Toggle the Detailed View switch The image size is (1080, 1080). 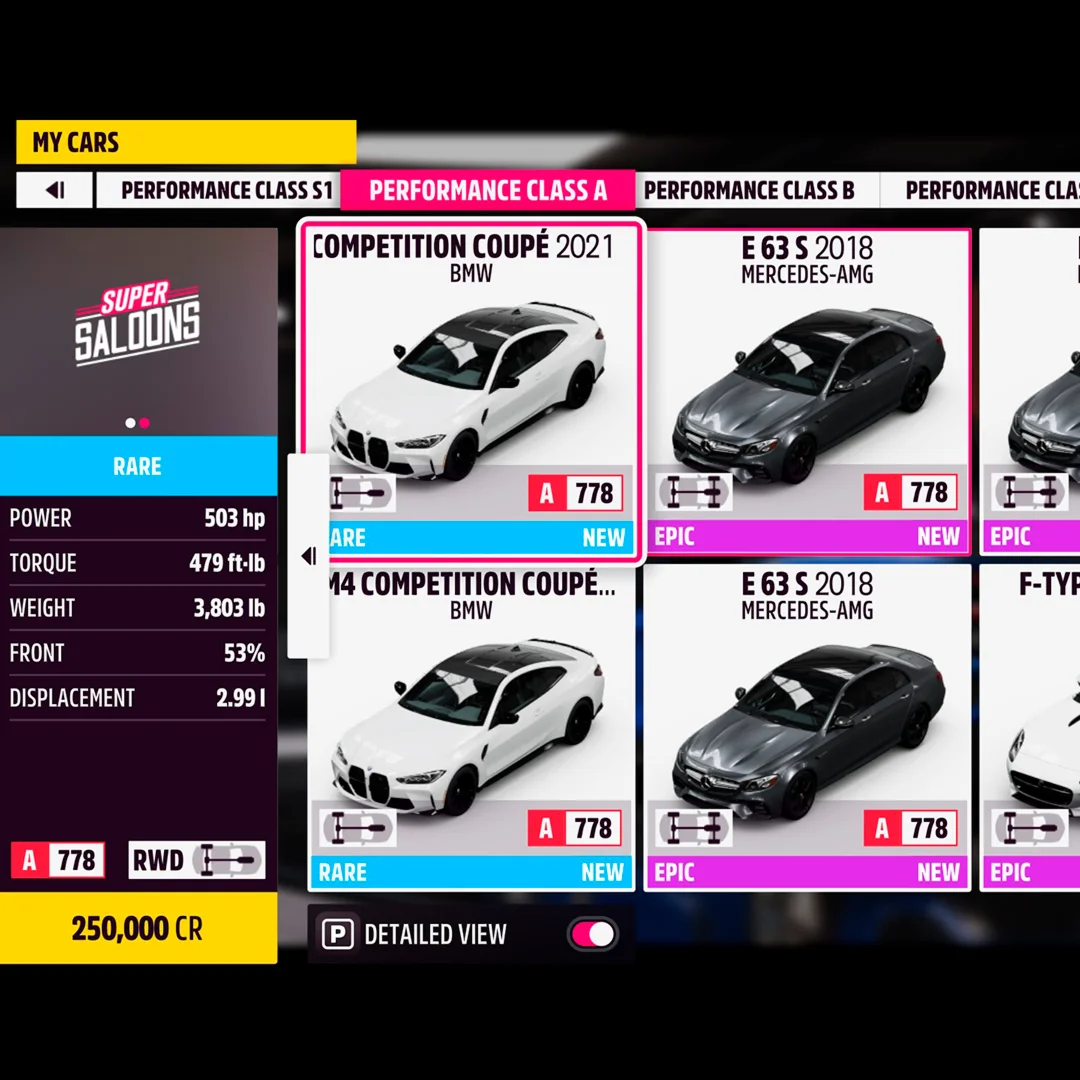pos(593,935)
